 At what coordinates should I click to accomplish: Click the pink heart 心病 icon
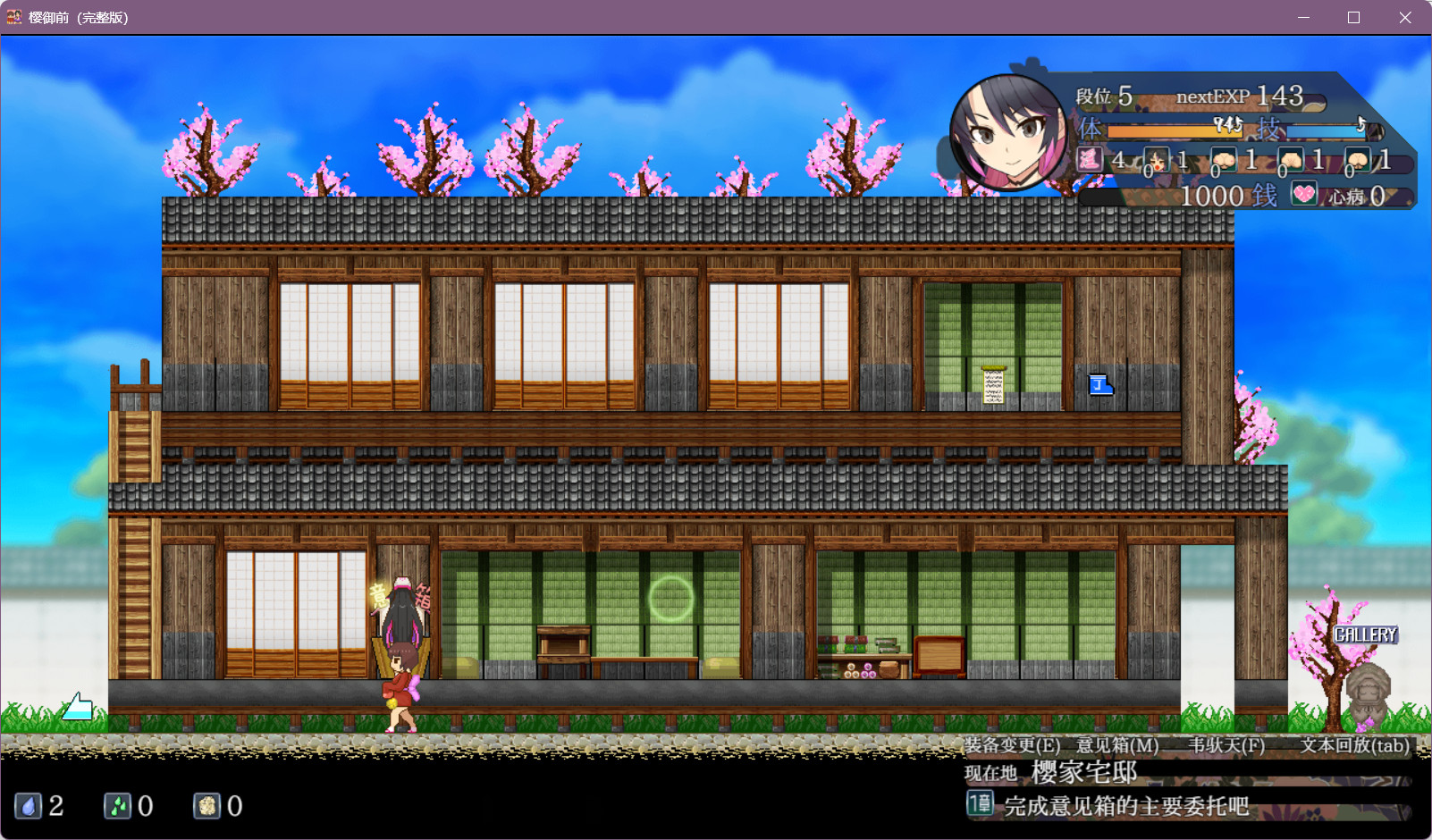[x=1304, y=194]
